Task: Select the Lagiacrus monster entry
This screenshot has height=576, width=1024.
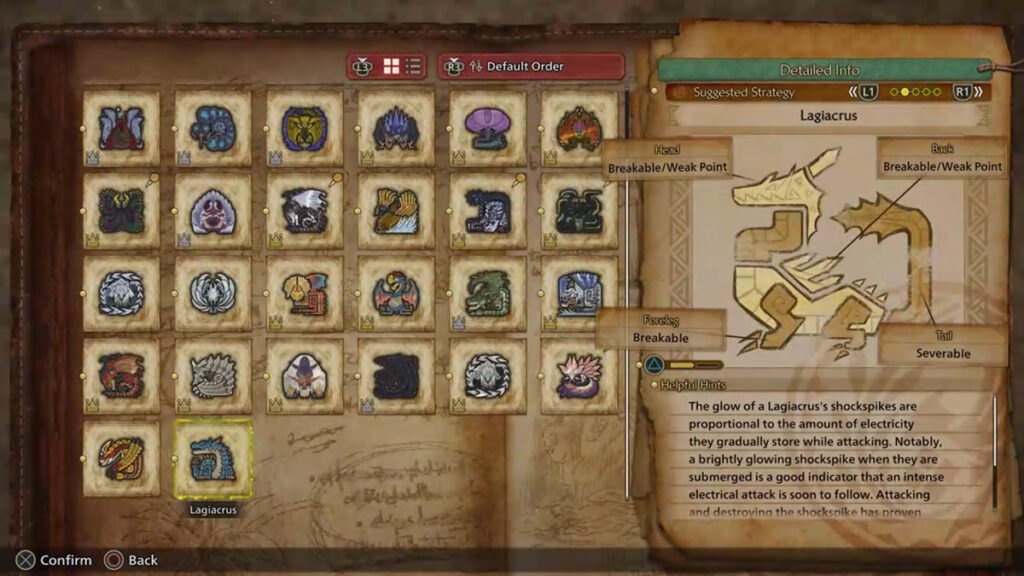Action: (x=213, y=460)
